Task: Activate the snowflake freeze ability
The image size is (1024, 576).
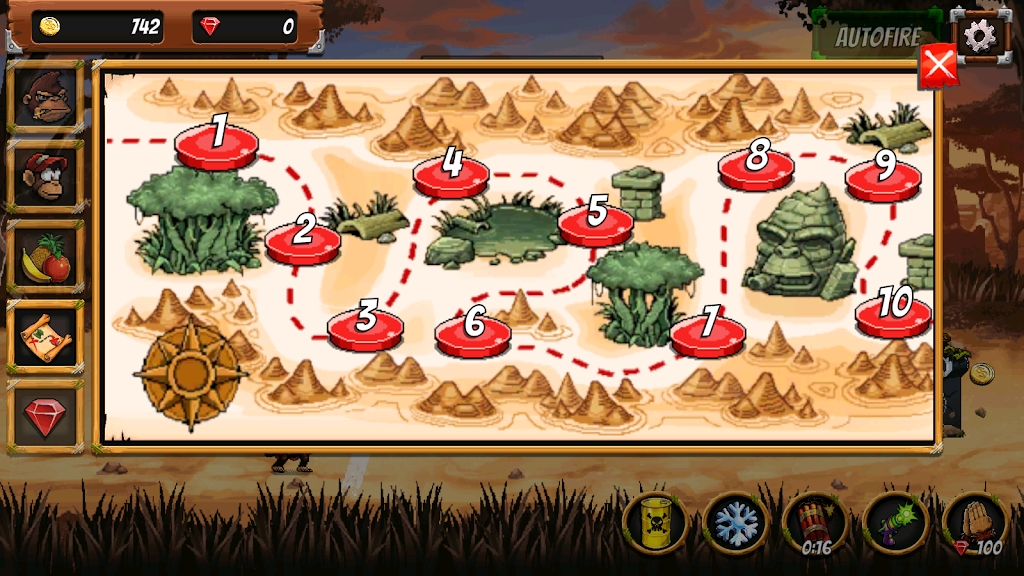Action: tap(735, 522)
